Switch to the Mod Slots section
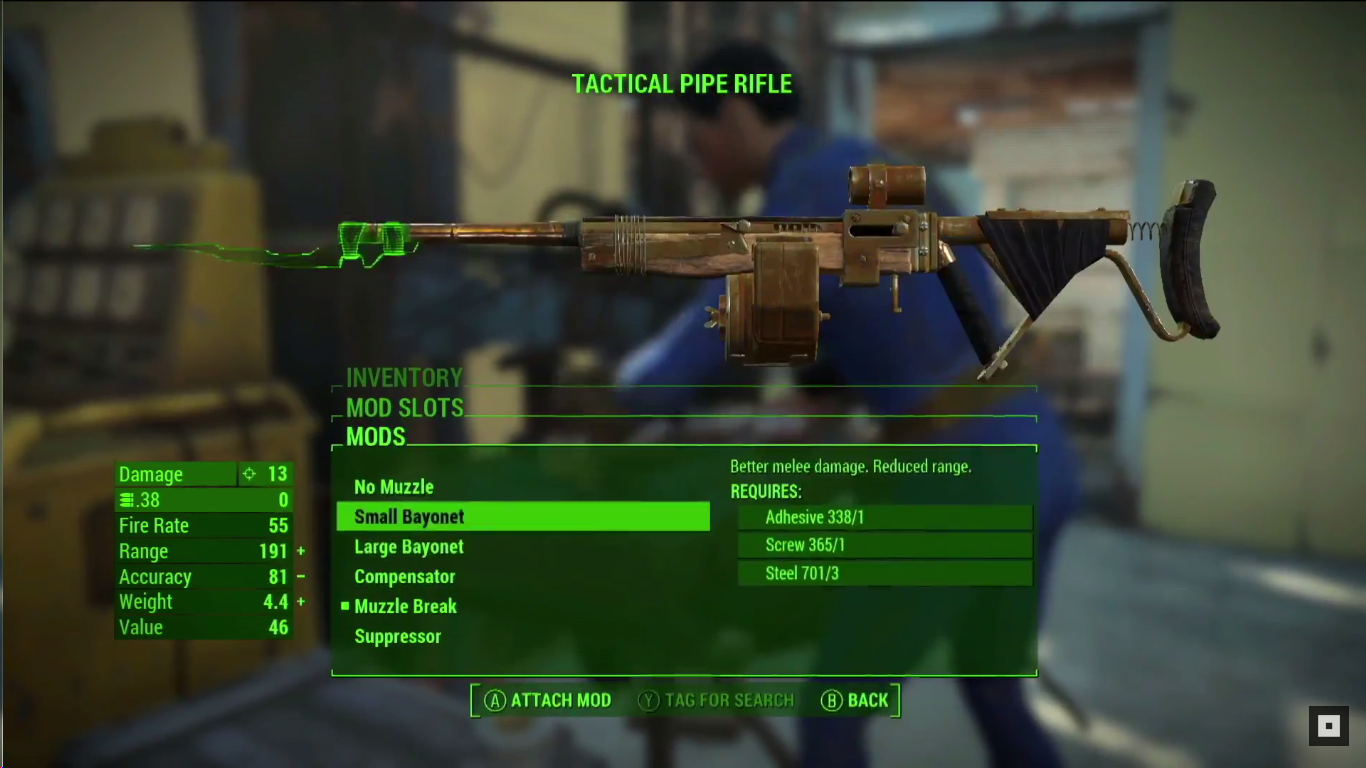Screen dimensions: 1366x768 (405, 408)
